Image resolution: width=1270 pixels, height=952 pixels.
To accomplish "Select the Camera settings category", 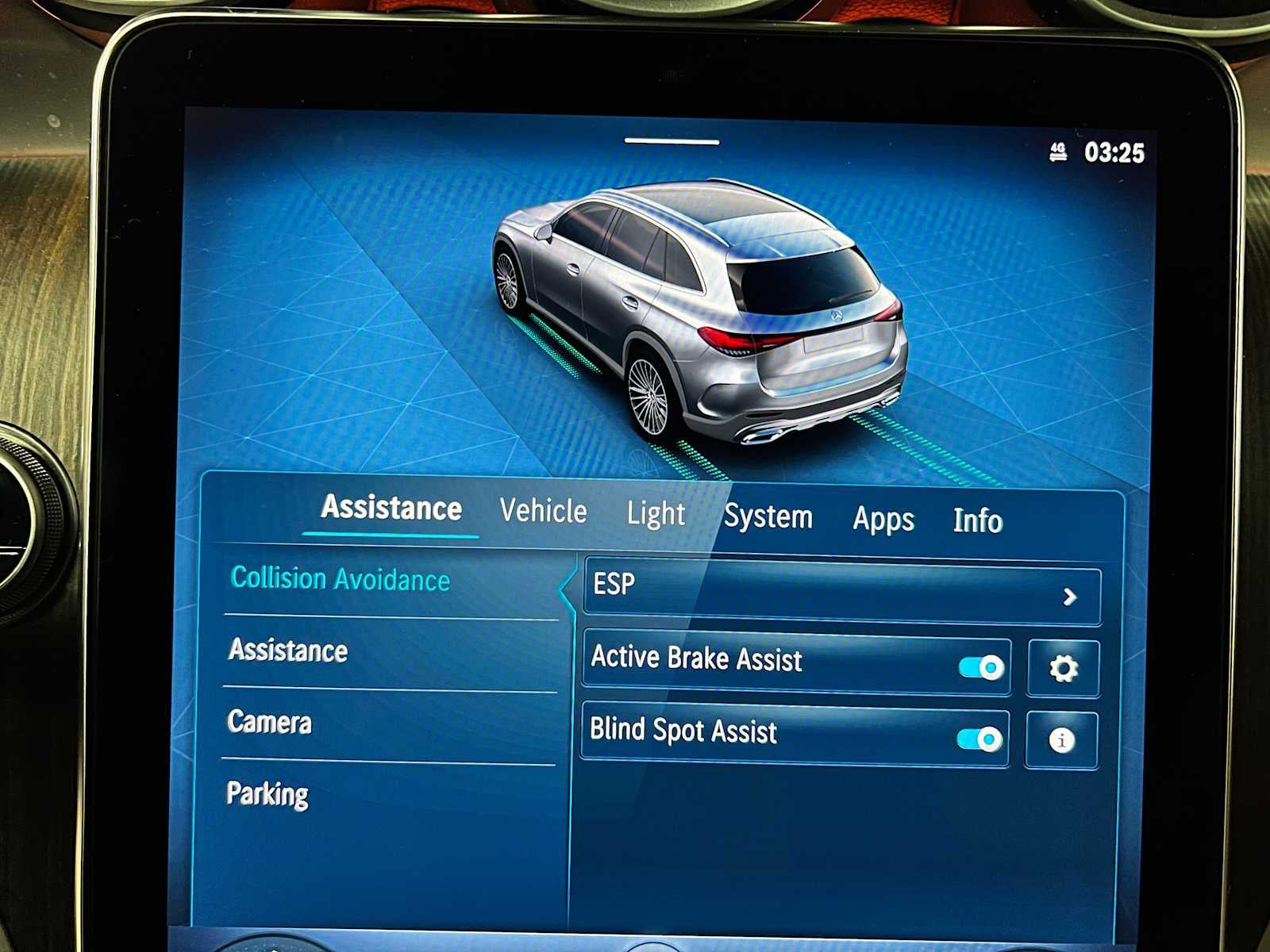I will (270, 722).
